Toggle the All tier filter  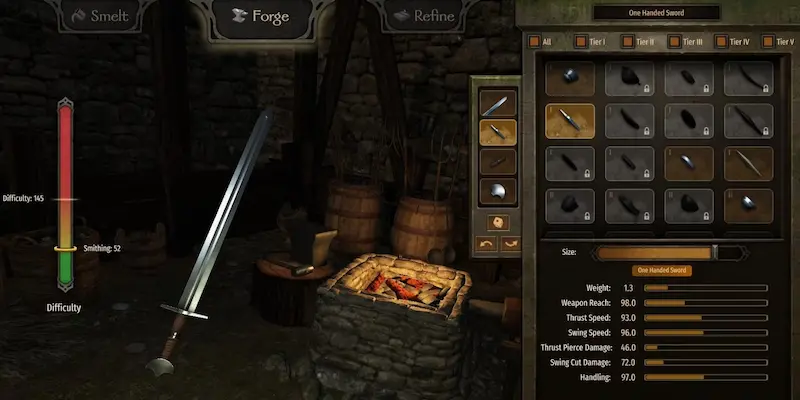(534, 42)
